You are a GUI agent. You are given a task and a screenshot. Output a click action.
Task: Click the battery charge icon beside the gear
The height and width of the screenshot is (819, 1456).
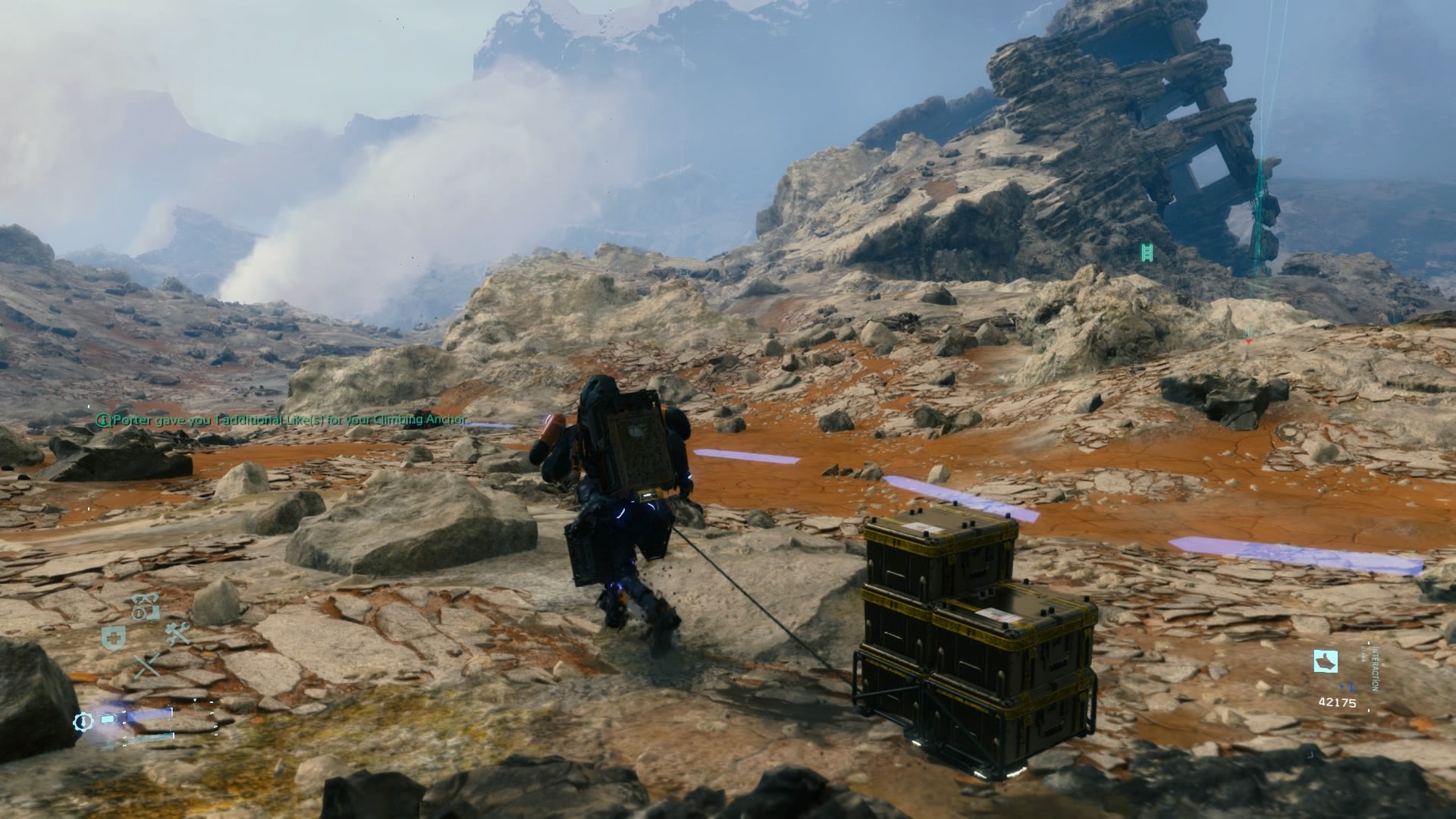[108, 719]
